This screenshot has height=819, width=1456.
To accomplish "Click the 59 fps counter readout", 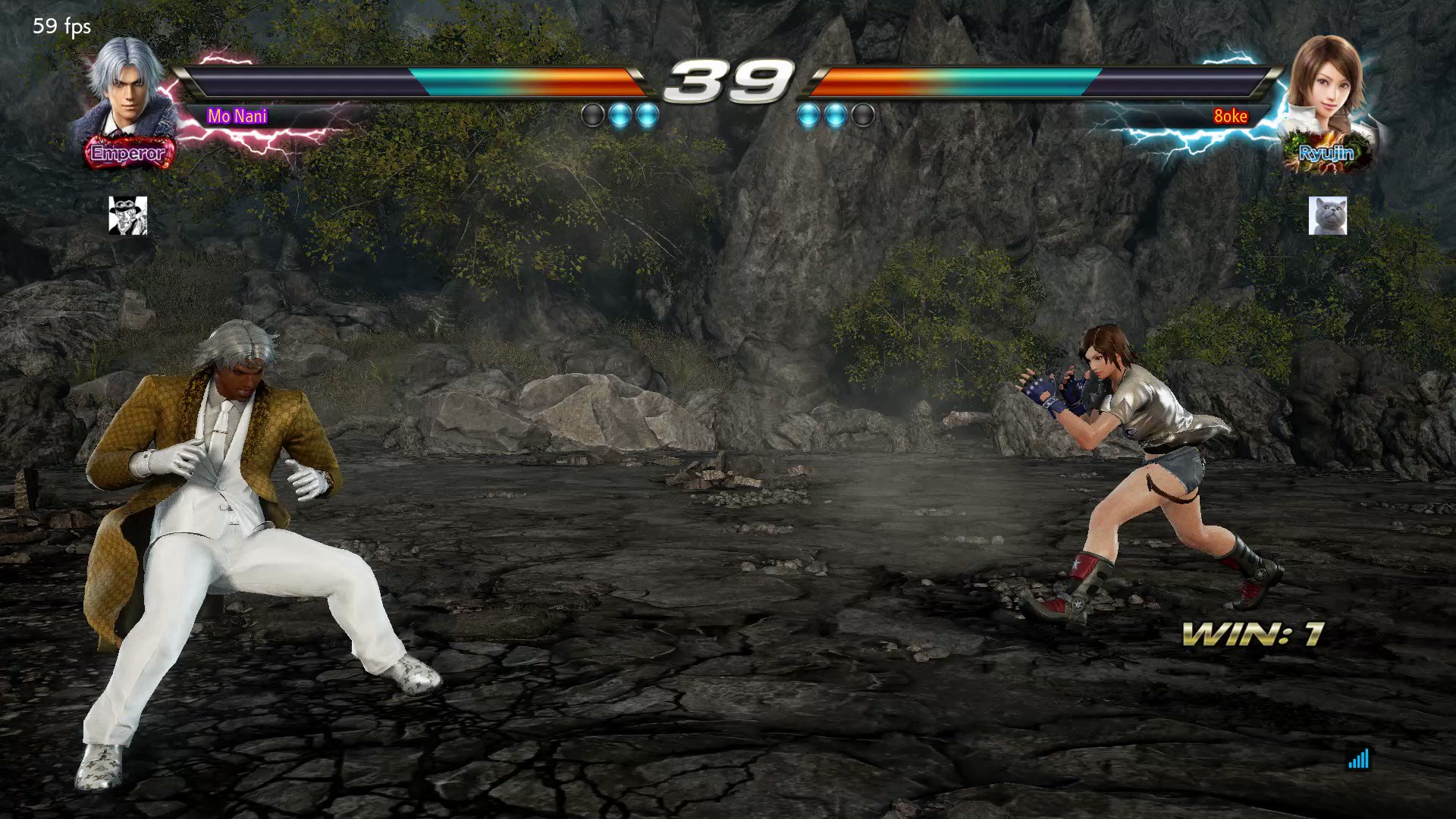I will pos(59,27).
